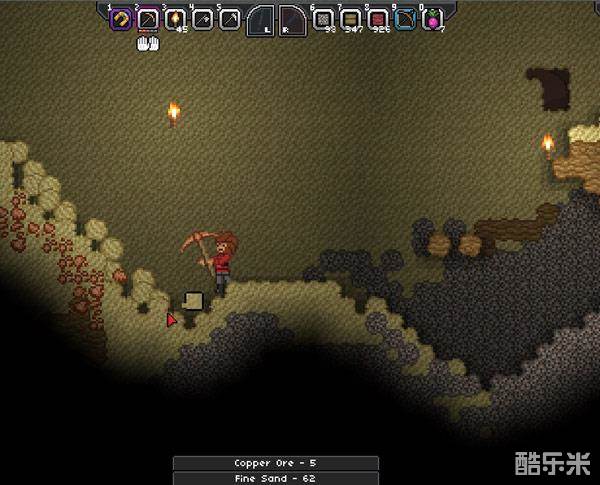Select the tool in hotbar slot 4

[x=202, y=18]
